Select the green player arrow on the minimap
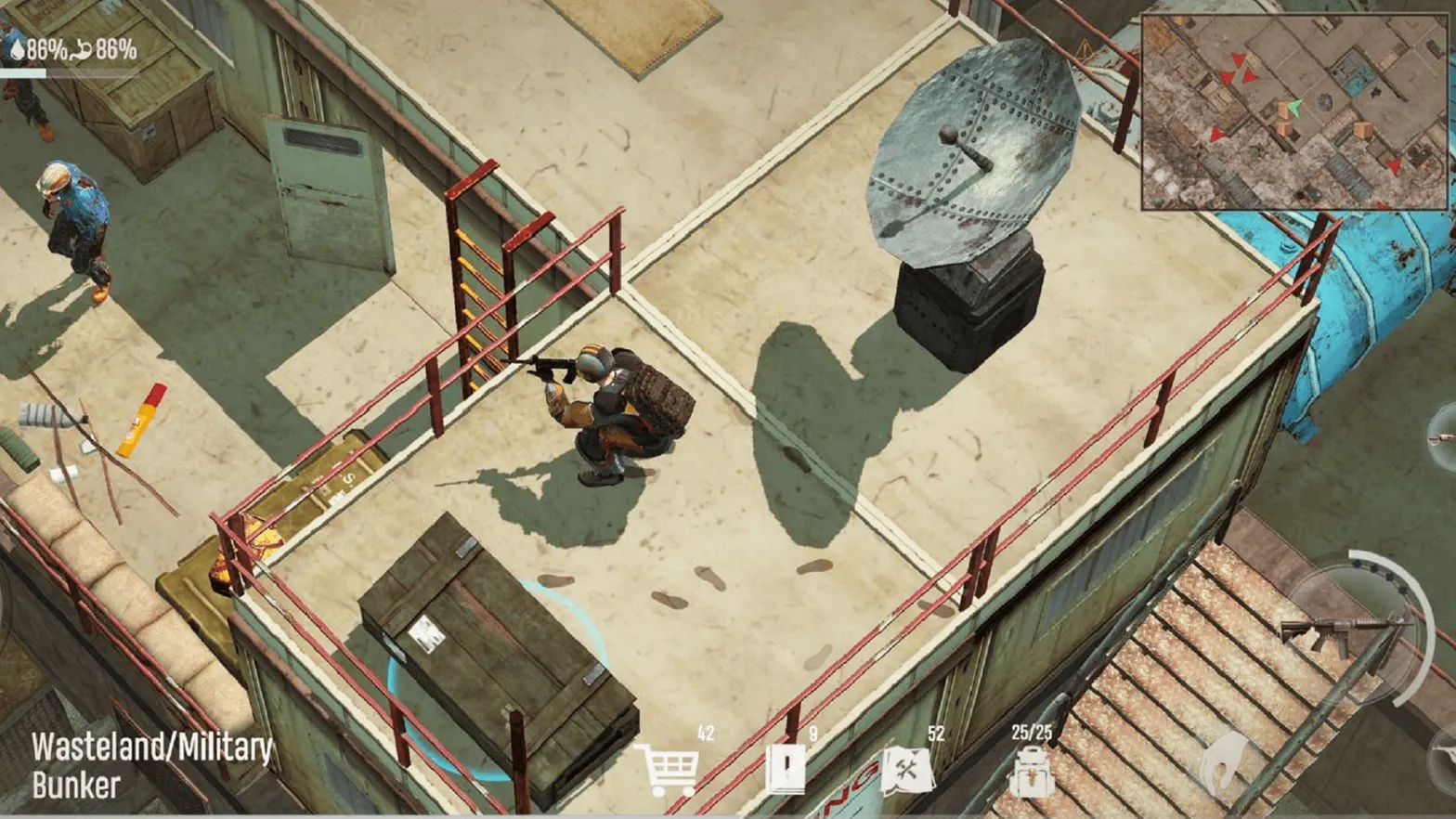The image size is (1456, 819). 1293,109
